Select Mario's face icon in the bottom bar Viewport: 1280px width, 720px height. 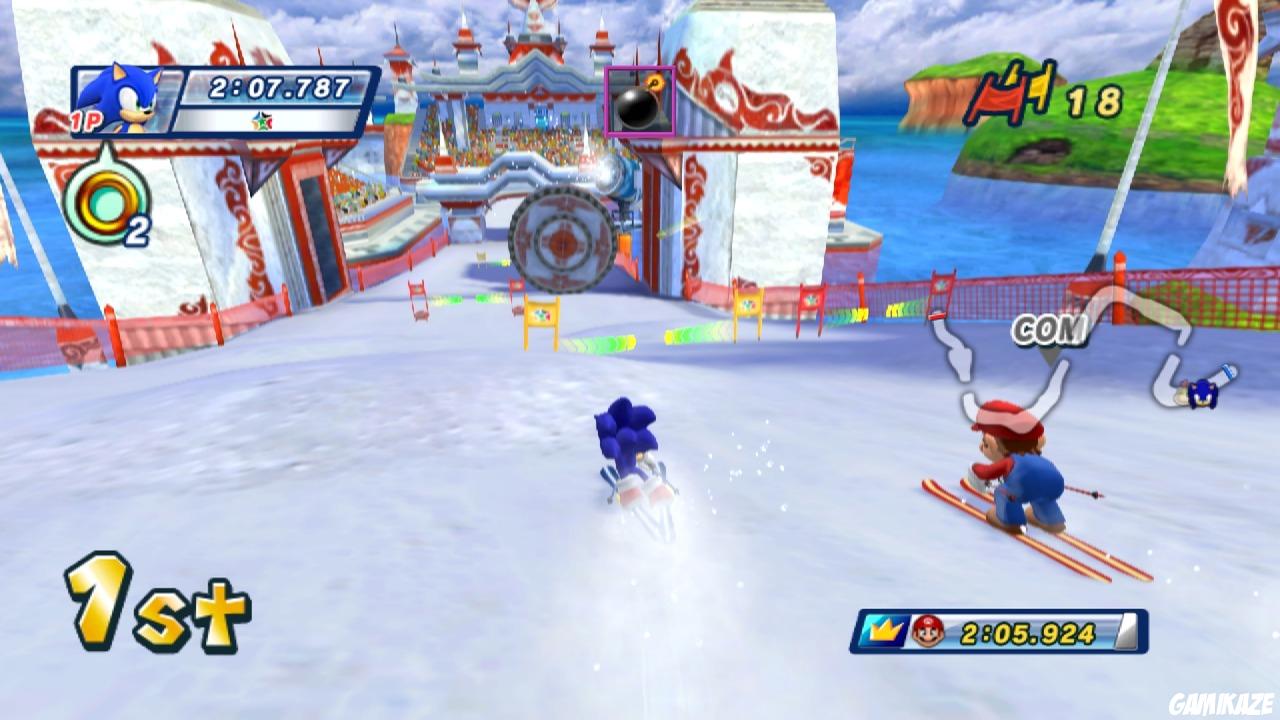[925, 630]
